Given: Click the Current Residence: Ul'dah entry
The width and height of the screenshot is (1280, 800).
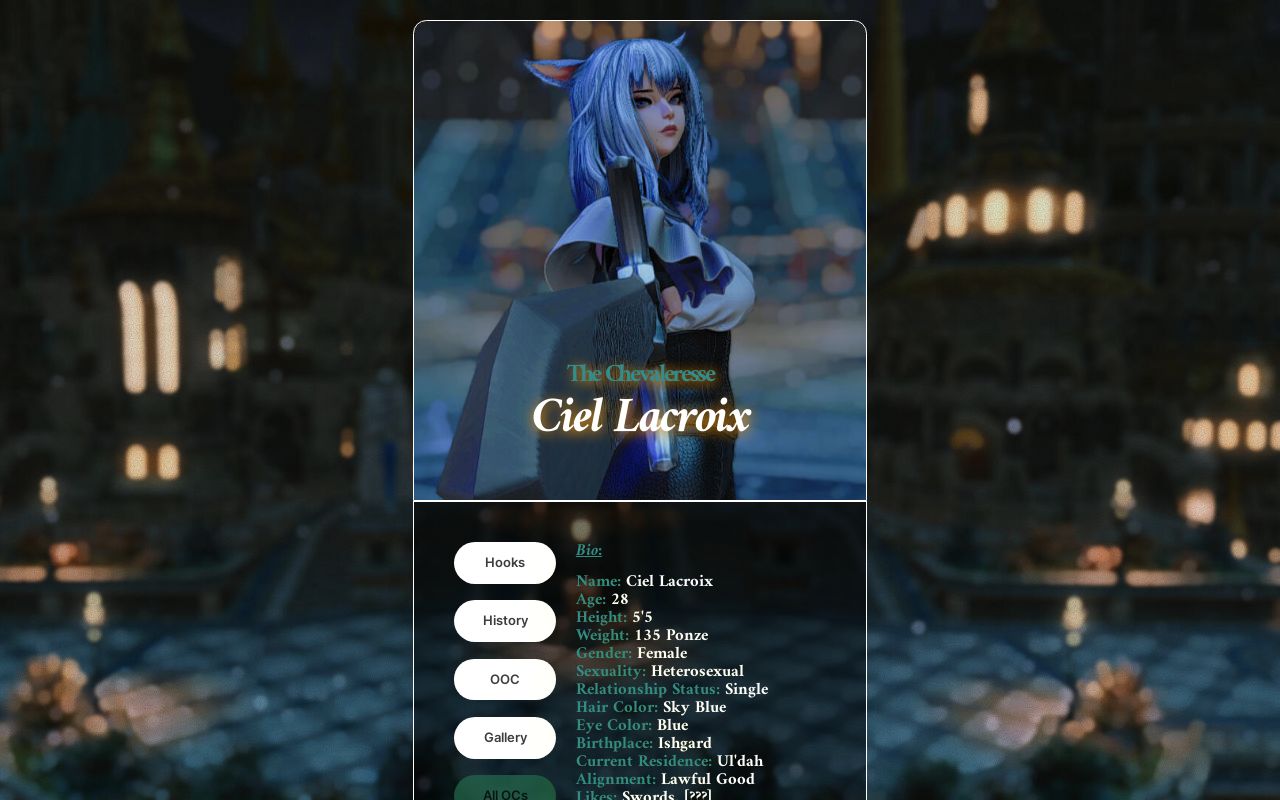Looking at the screenshot, I should tap(669, 761).
